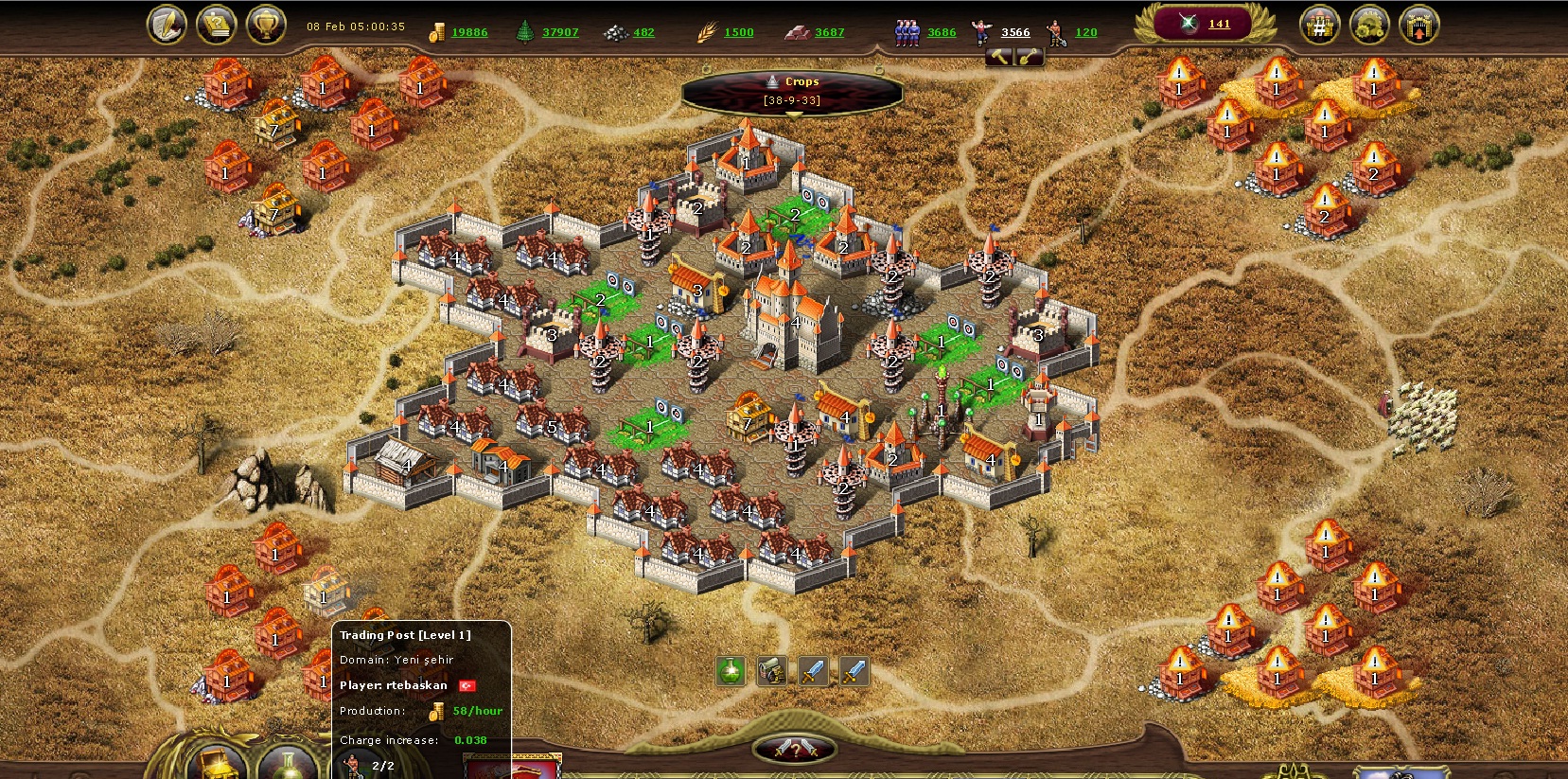The width and height of the screenshot is (1568, 779).
Task: Open the castle hash overview icon
Action: [x=1319, y=26]
